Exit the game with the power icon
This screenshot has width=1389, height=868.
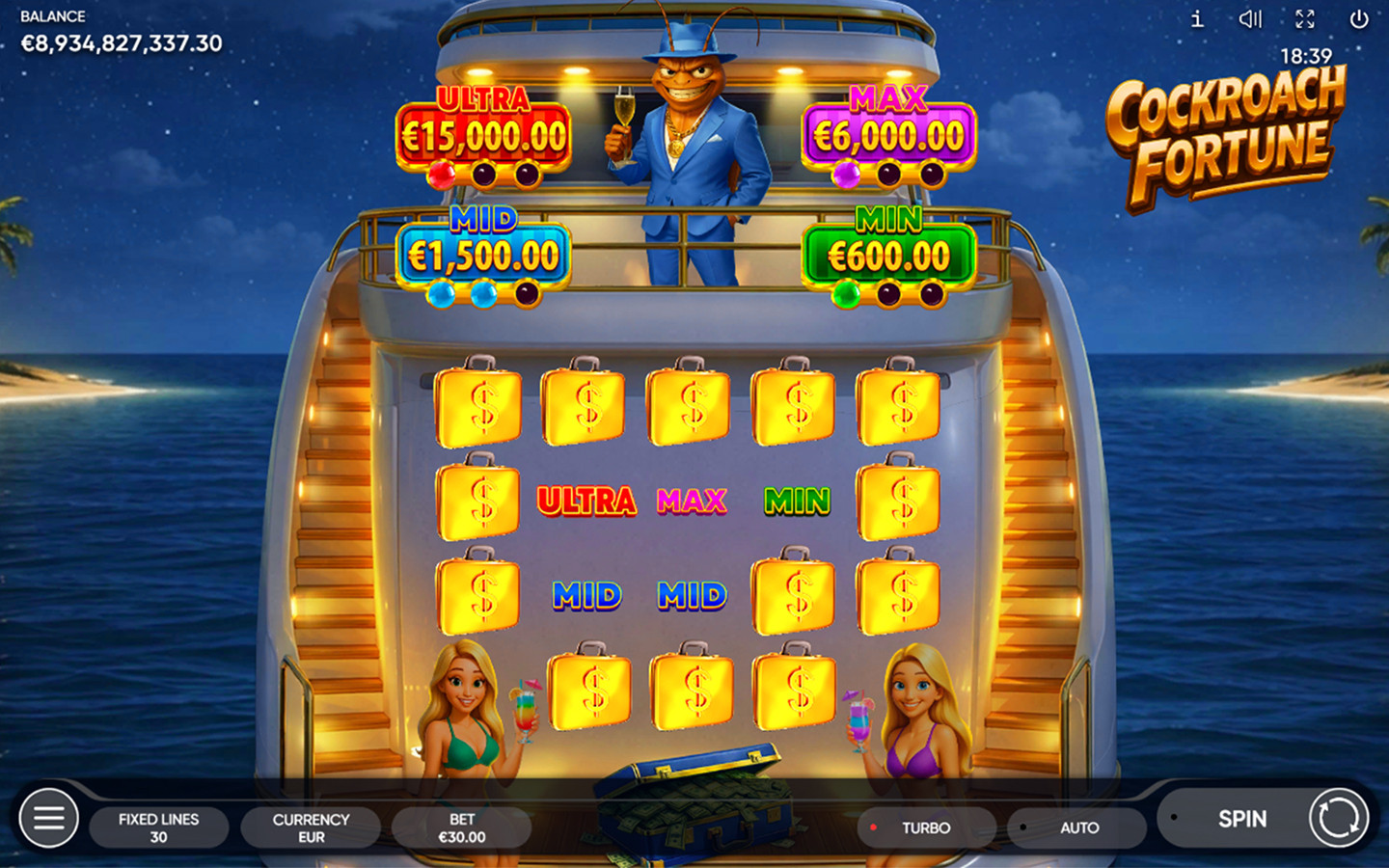1359,19
